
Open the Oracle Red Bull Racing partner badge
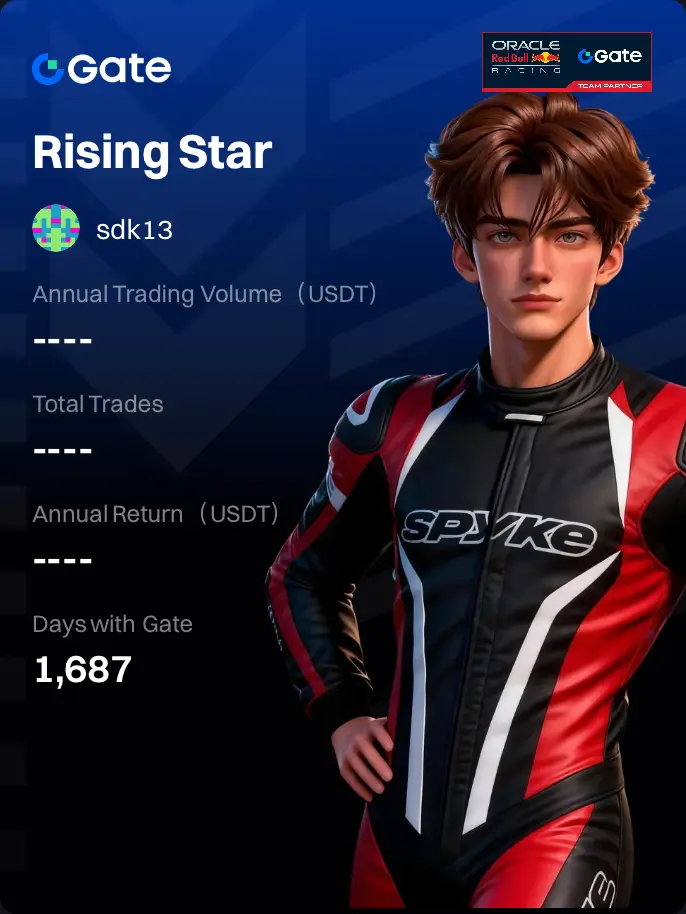coord(566,62)
